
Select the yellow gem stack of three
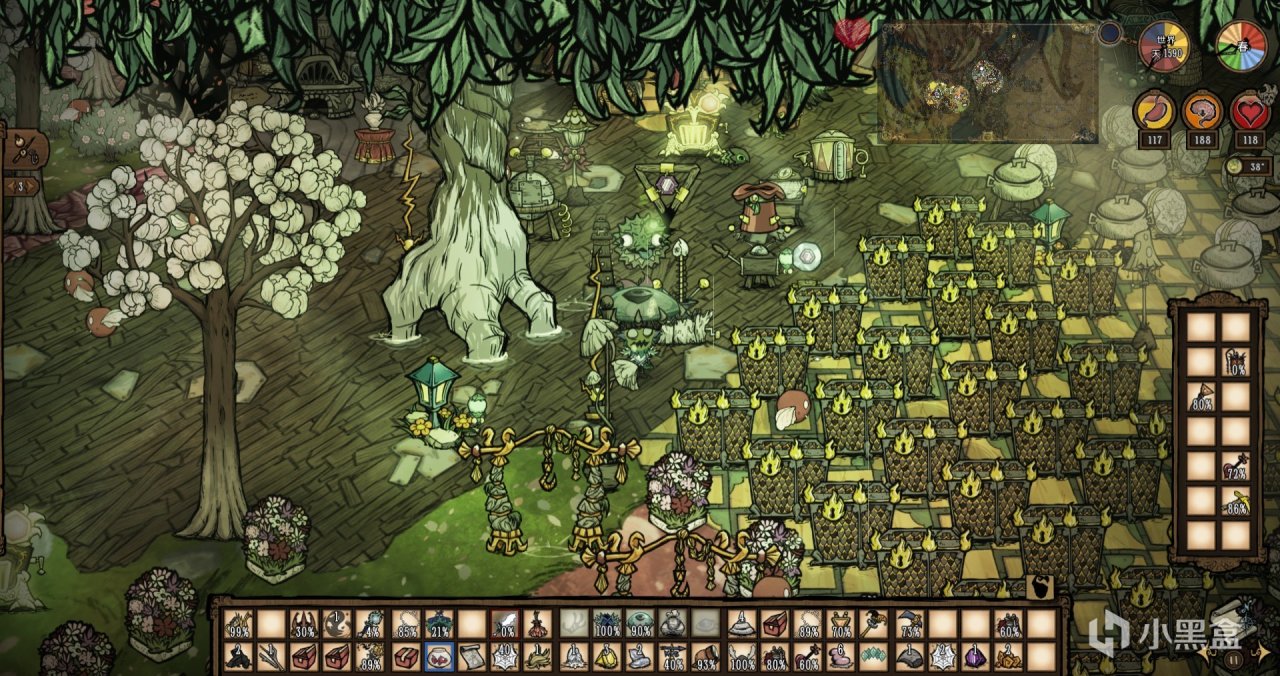(607, 656)
